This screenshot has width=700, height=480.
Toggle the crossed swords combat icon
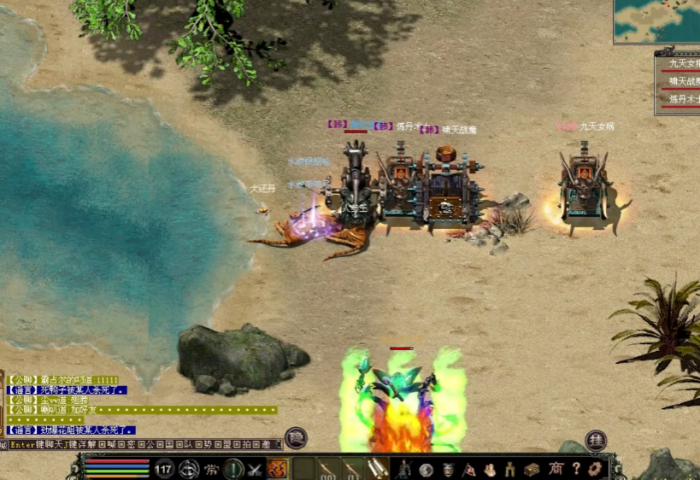point(255,468)
